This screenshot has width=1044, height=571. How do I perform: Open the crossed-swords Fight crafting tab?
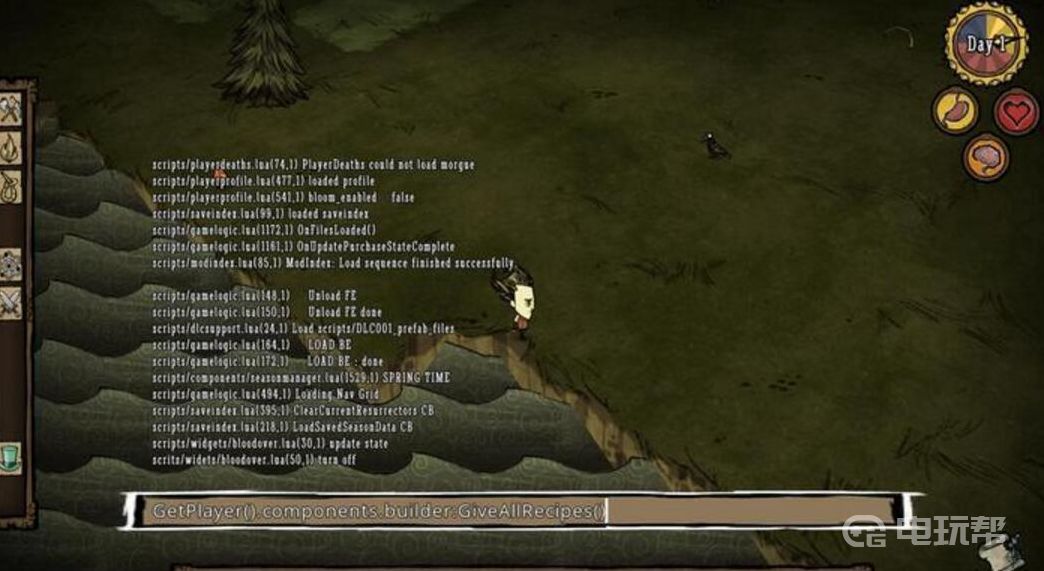click(11, 302)
